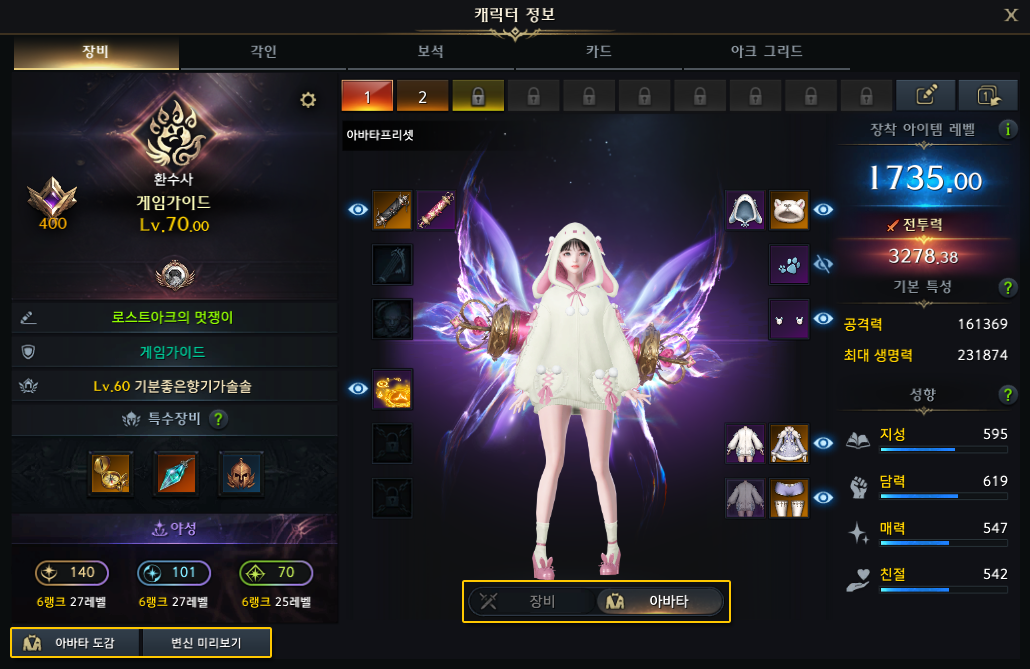
Task: Open the 아바타 도감 collection
Action: [75, 642]
